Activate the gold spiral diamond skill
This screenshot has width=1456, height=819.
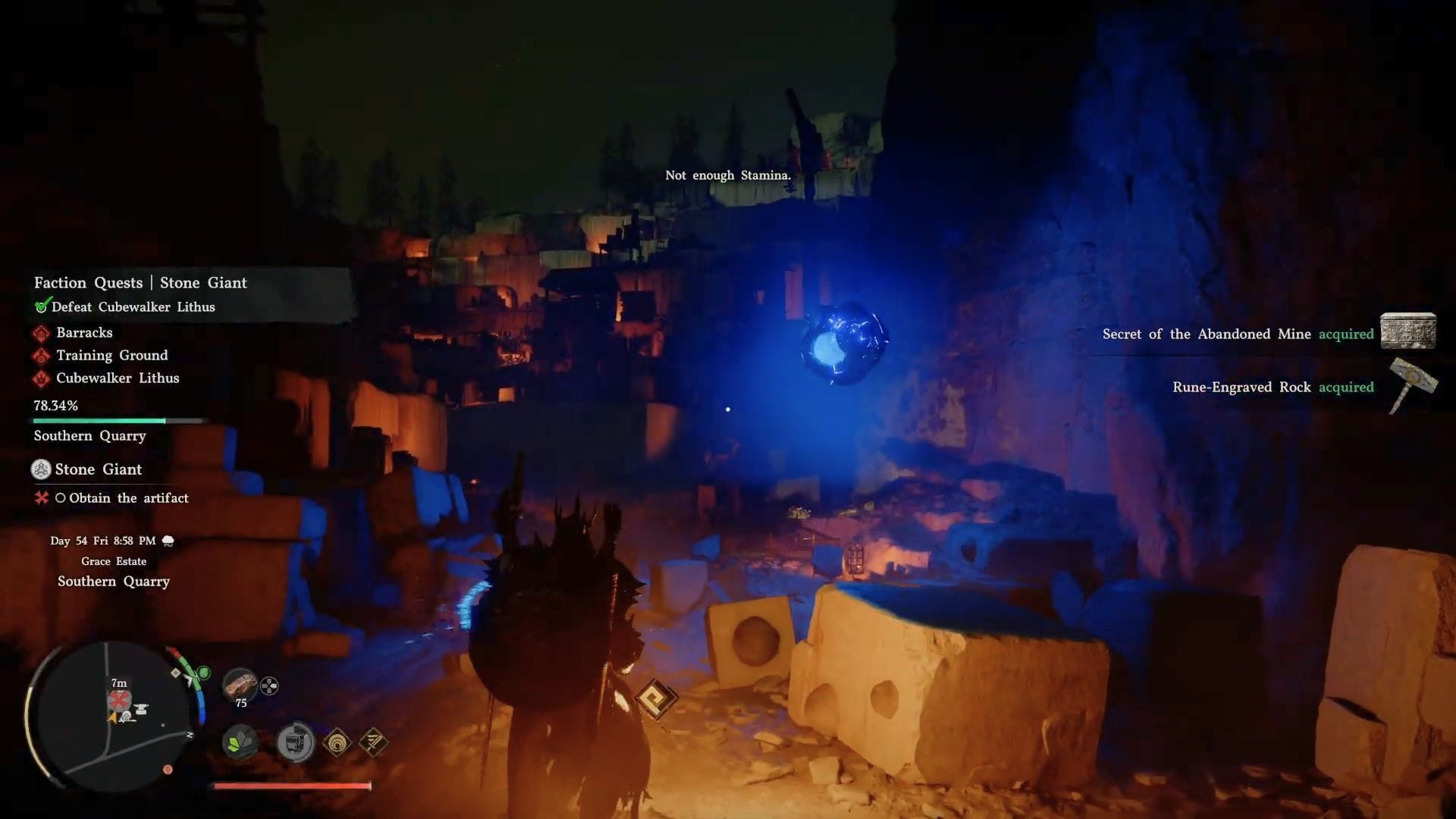[337, 742]
